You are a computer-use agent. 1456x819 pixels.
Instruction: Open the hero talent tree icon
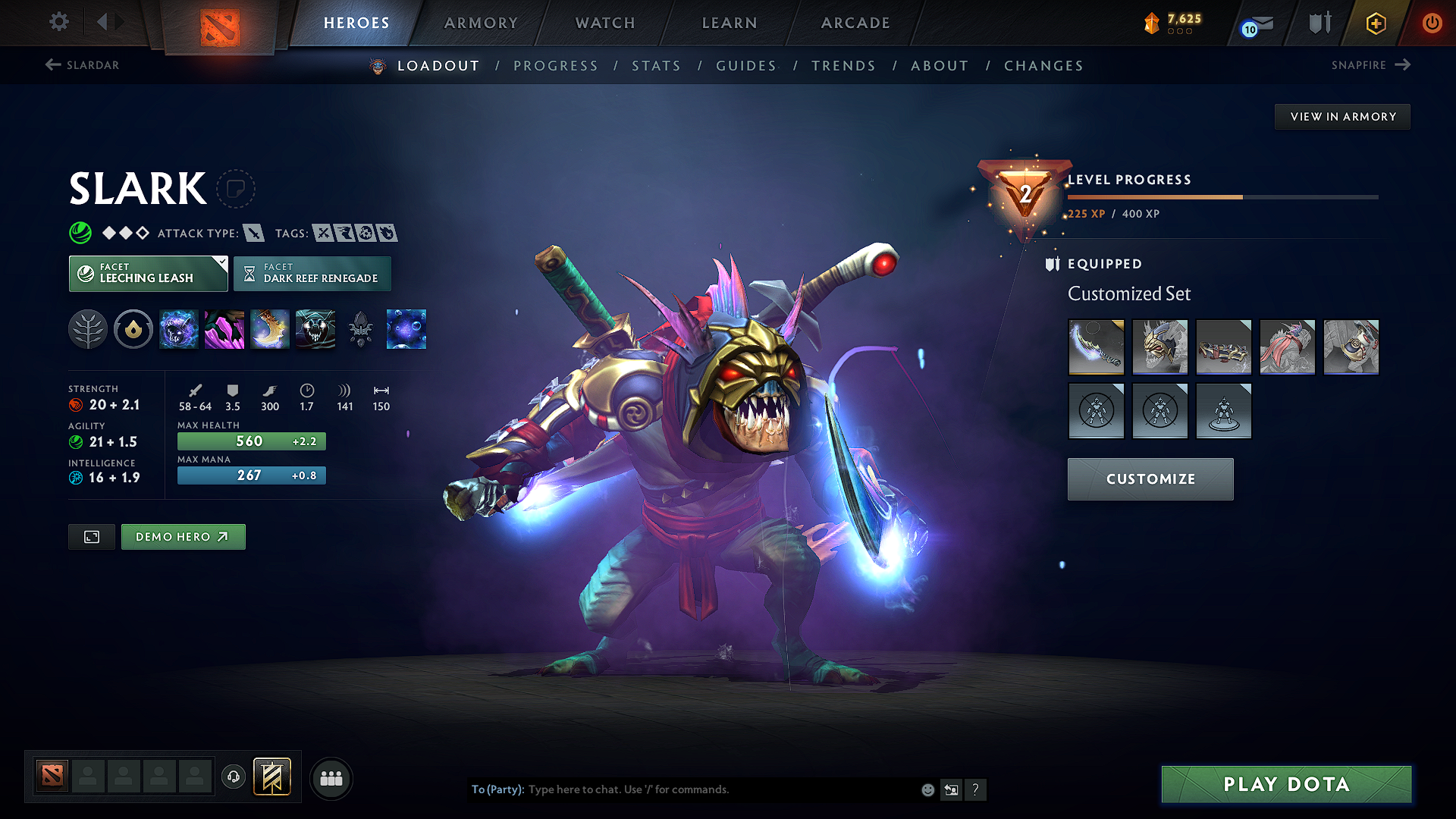(x=88, y=330)
